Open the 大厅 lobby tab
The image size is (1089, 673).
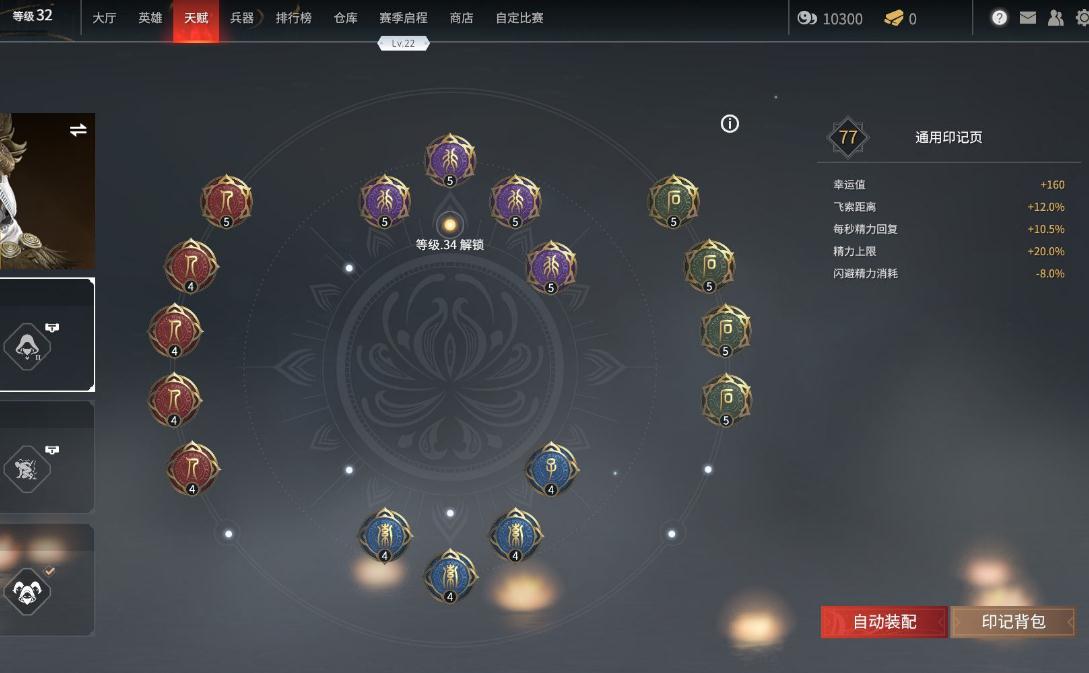[104, 18]
